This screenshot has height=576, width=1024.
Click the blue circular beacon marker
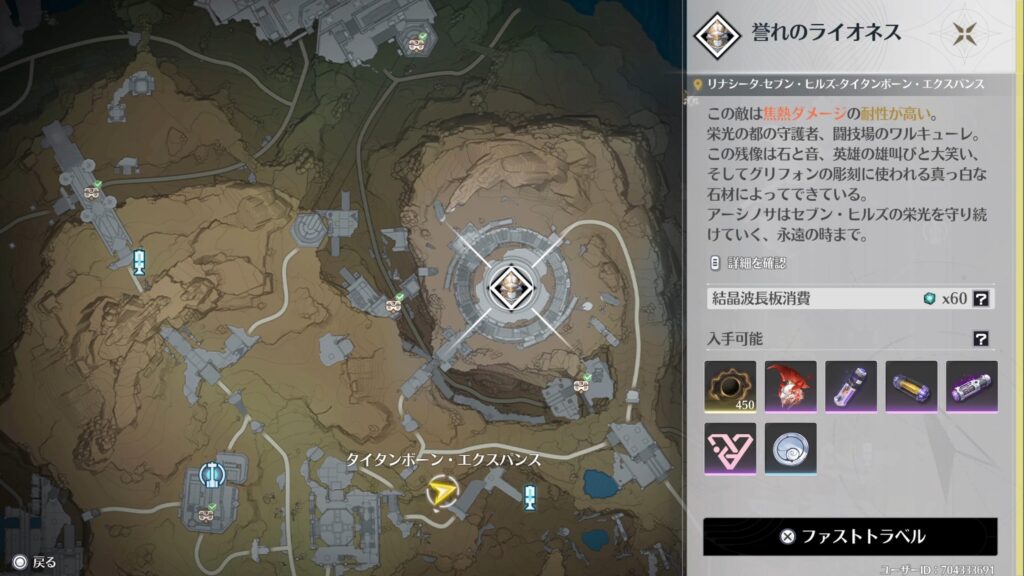tap(210, 473)
